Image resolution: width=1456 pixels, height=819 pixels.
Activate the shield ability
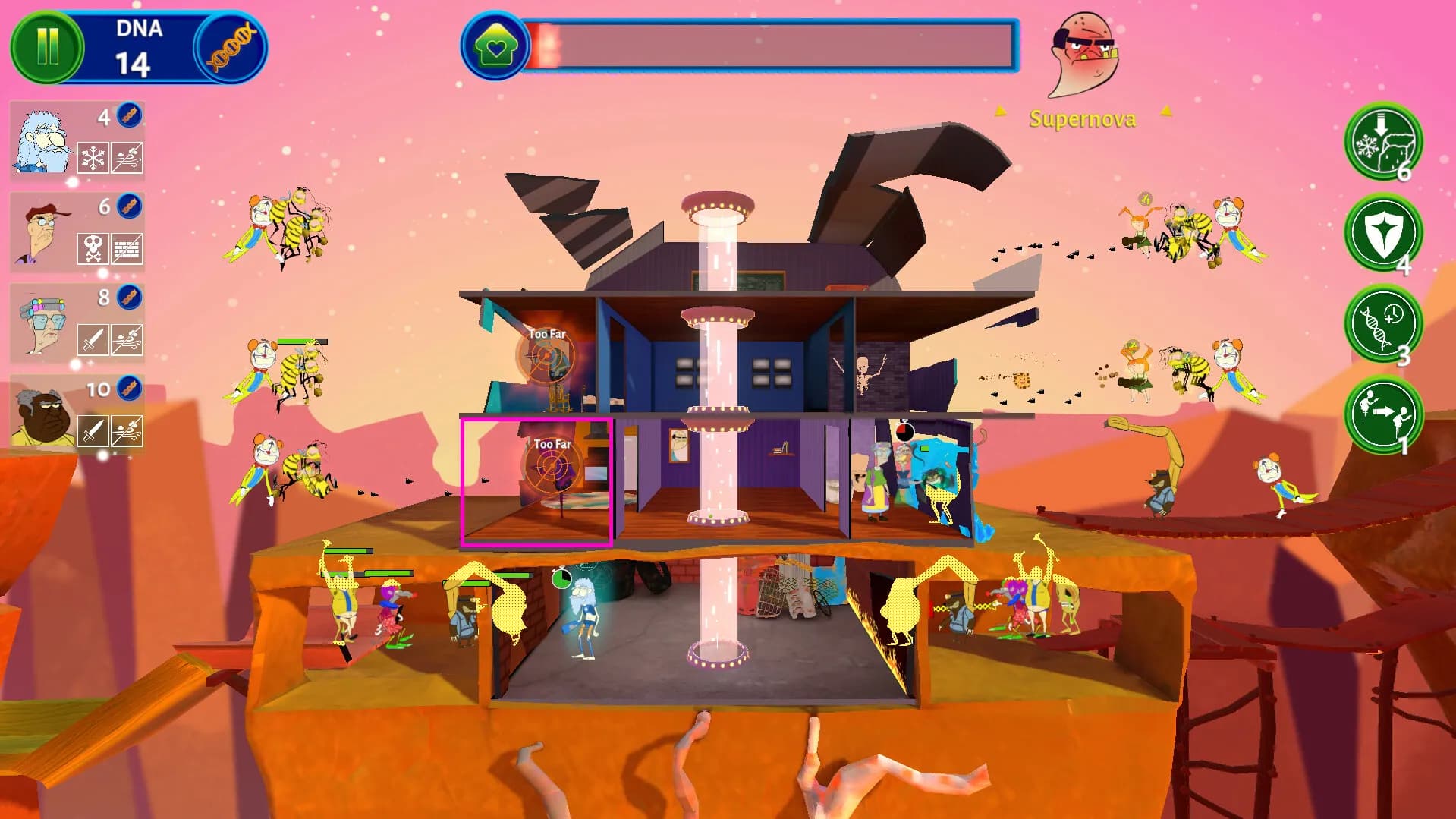coord(1382,236)
